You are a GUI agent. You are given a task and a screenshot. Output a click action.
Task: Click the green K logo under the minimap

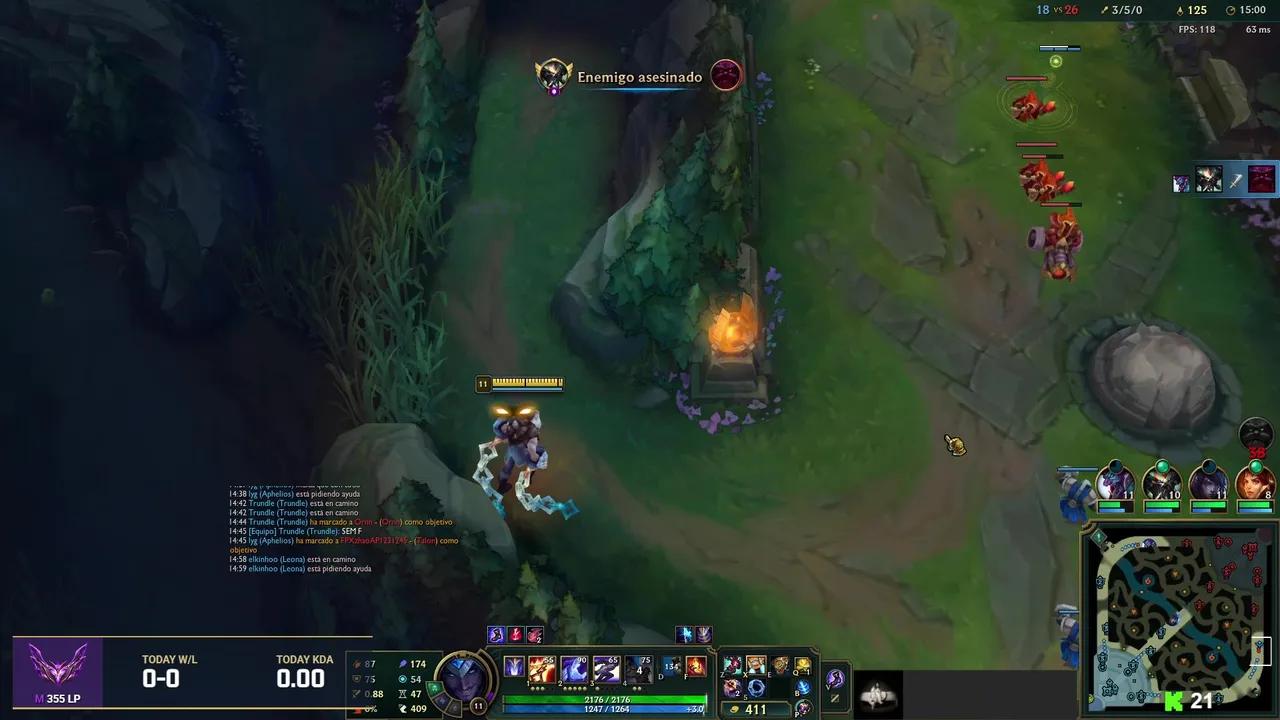(x=1172, y=702)
